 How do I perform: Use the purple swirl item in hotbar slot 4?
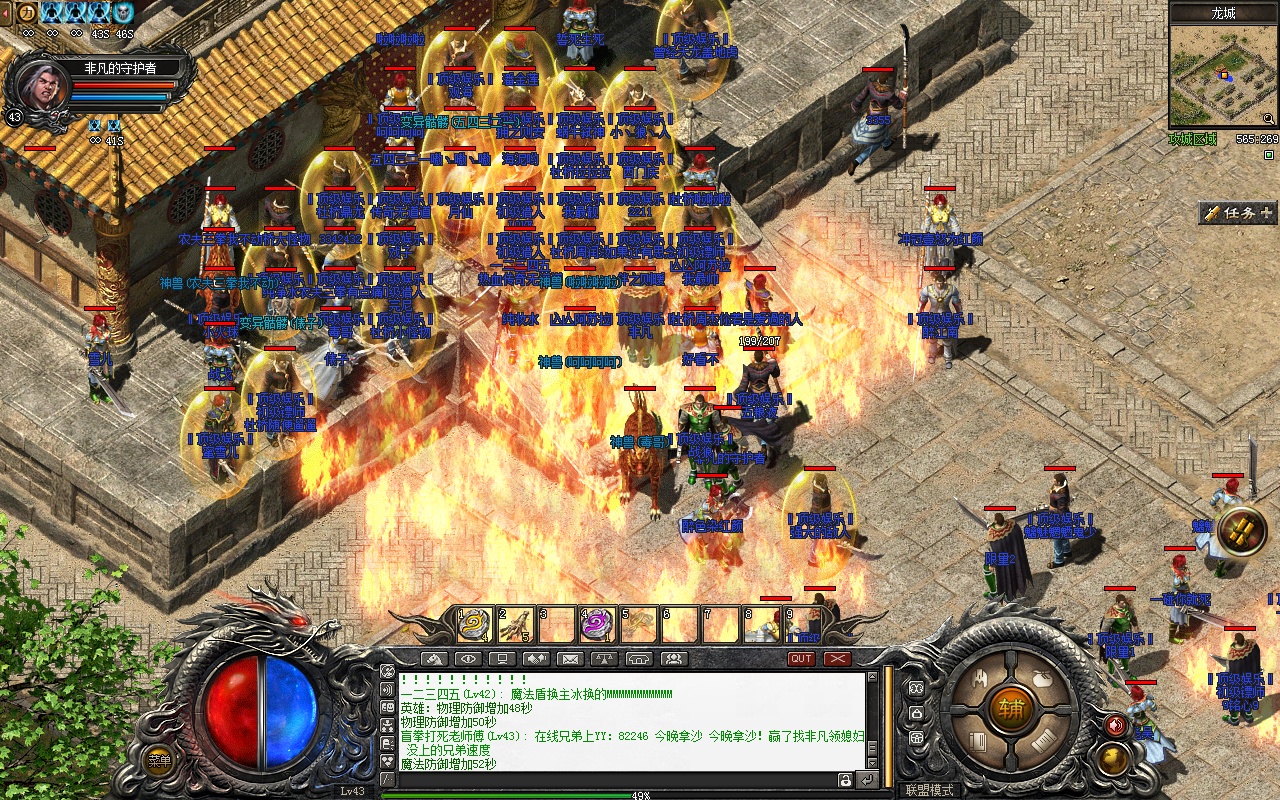pyautogui.click(x=598, y=625)
